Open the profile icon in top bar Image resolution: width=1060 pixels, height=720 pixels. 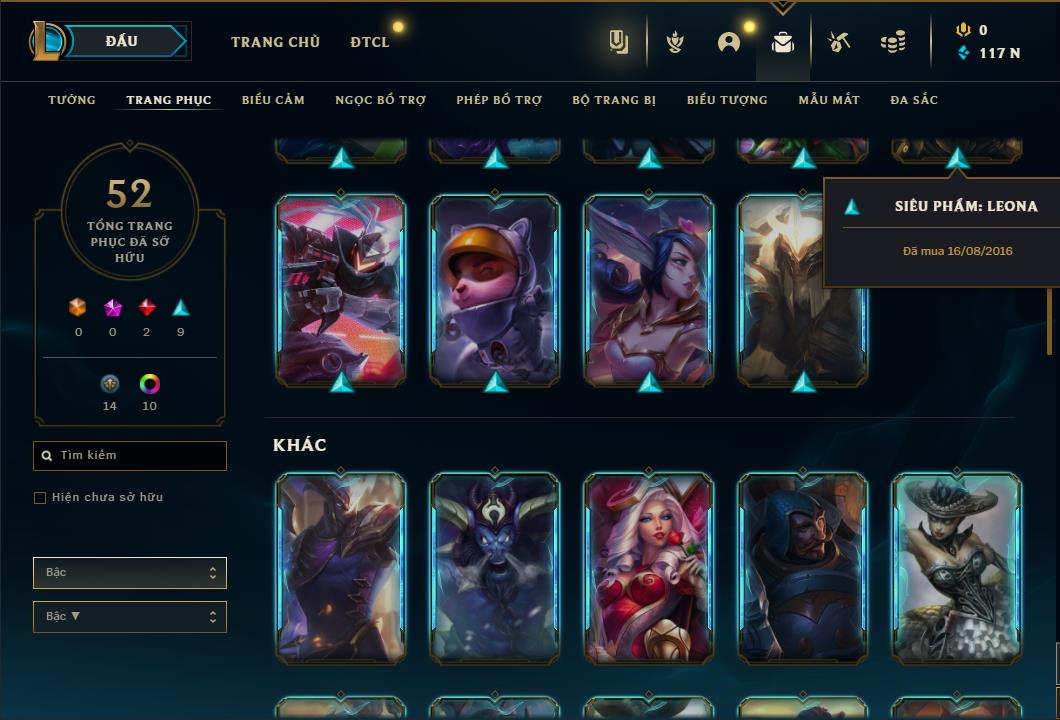coord(729,42)
